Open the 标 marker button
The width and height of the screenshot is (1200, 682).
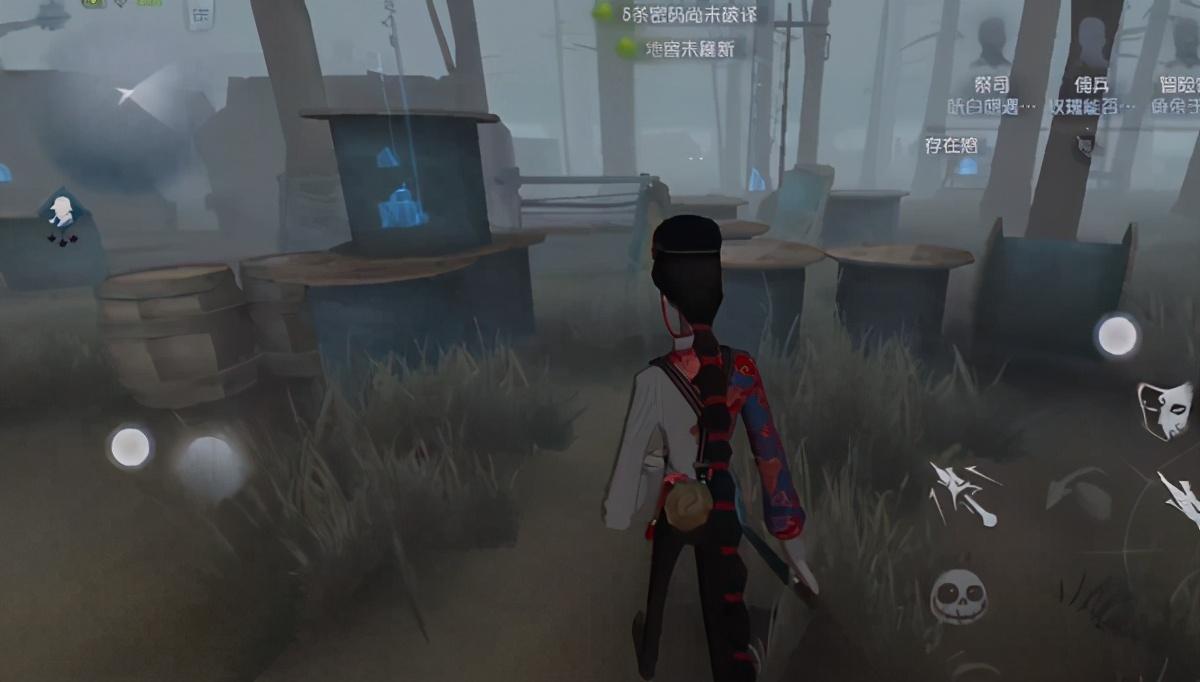coord(200,16)
